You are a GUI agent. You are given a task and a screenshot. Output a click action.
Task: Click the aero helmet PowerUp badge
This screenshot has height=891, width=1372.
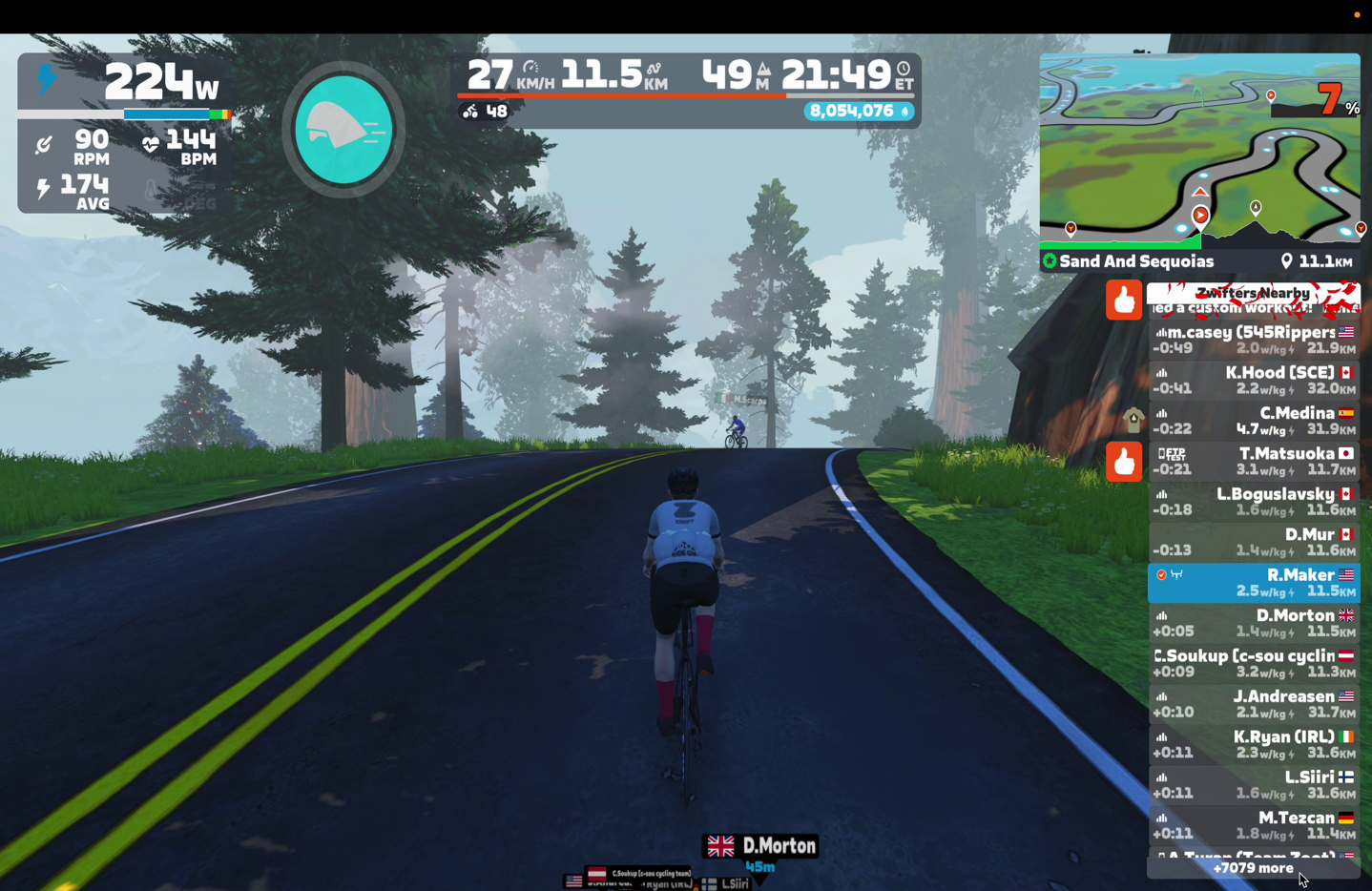pos(343,130)
